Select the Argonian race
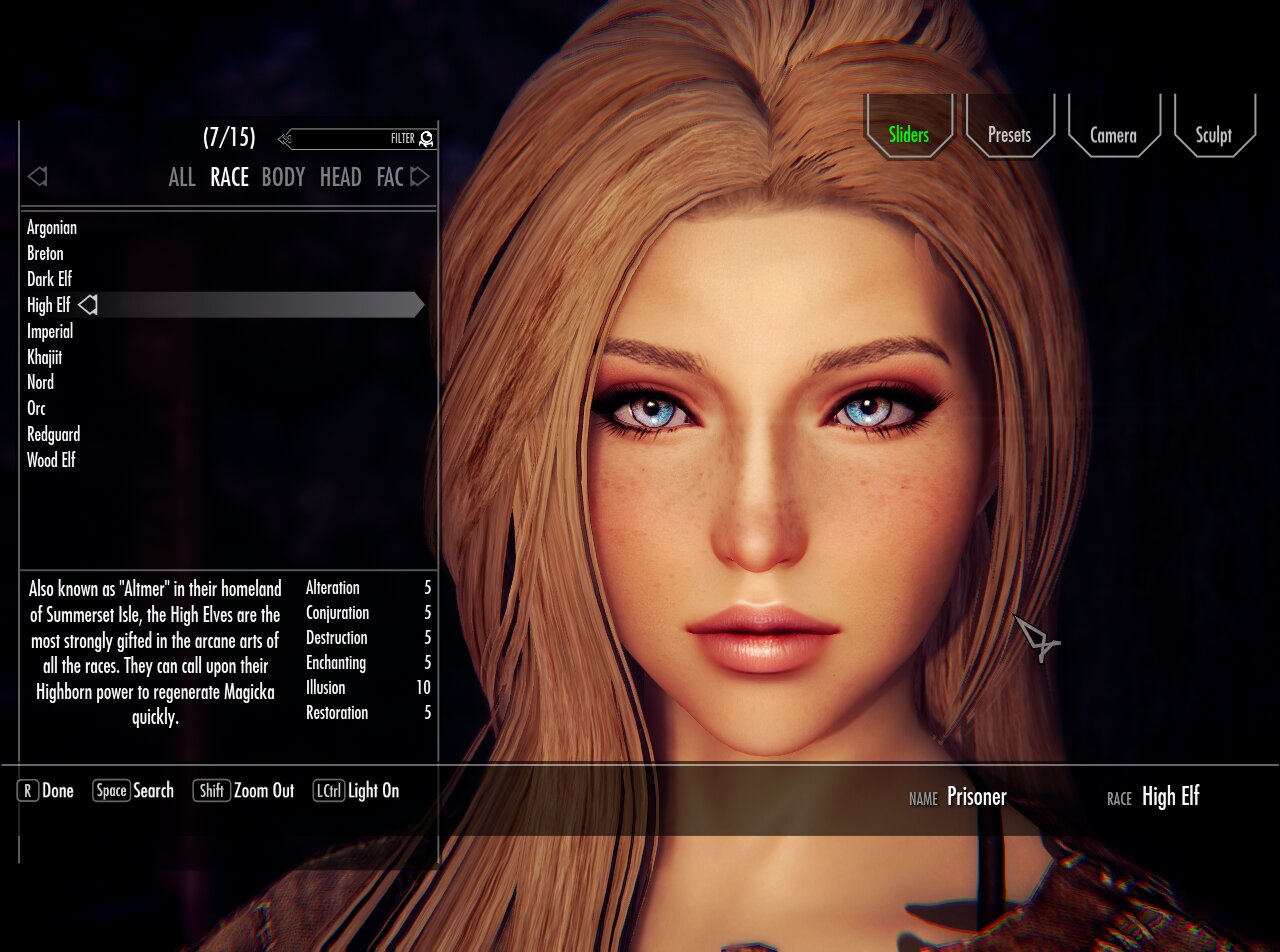Screen dimensions: 1280x952 pyautogui.click(x=51, y=228)
